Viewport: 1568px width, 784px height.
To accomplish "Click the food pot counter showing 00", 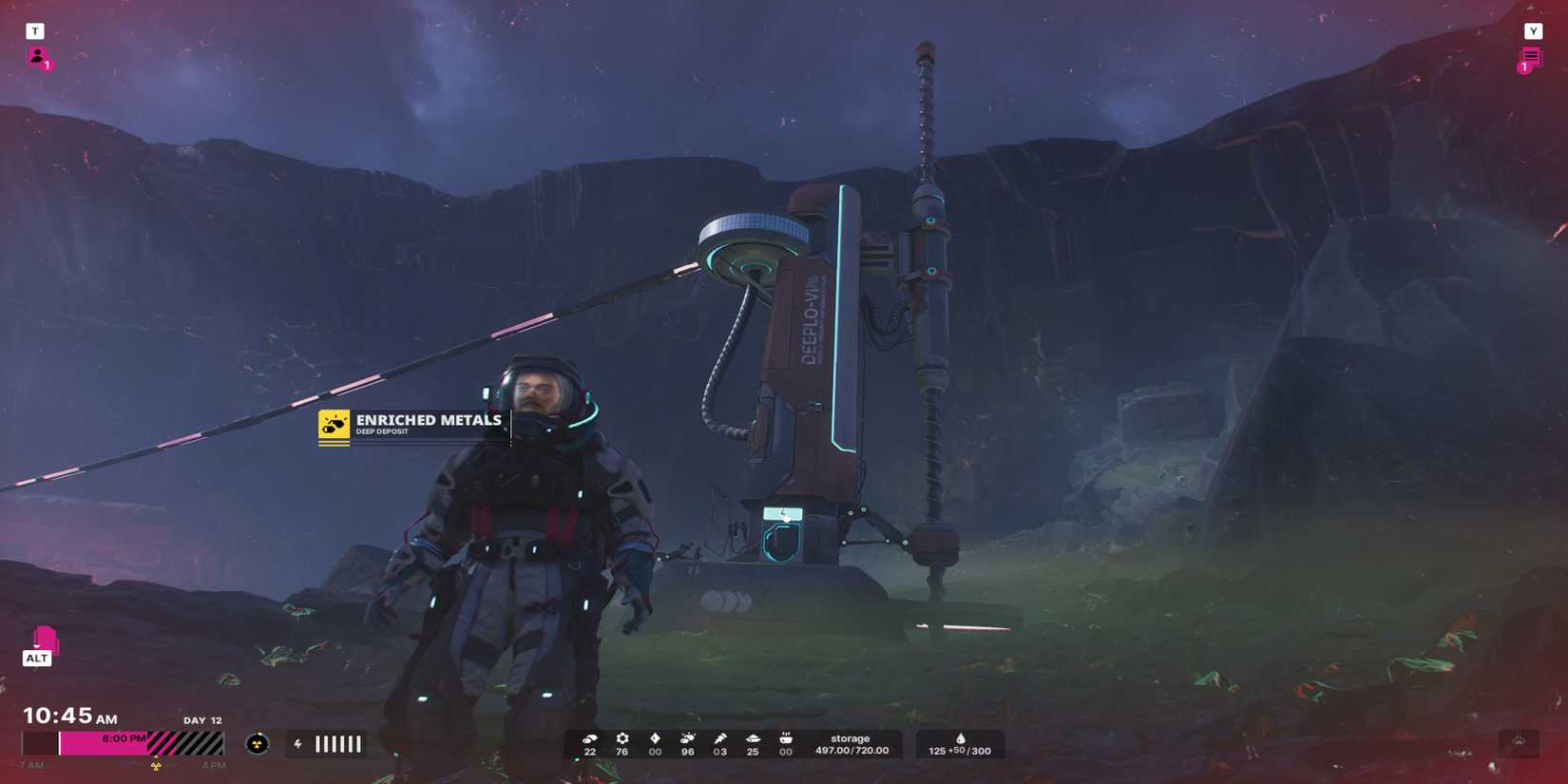I will 786,739.
